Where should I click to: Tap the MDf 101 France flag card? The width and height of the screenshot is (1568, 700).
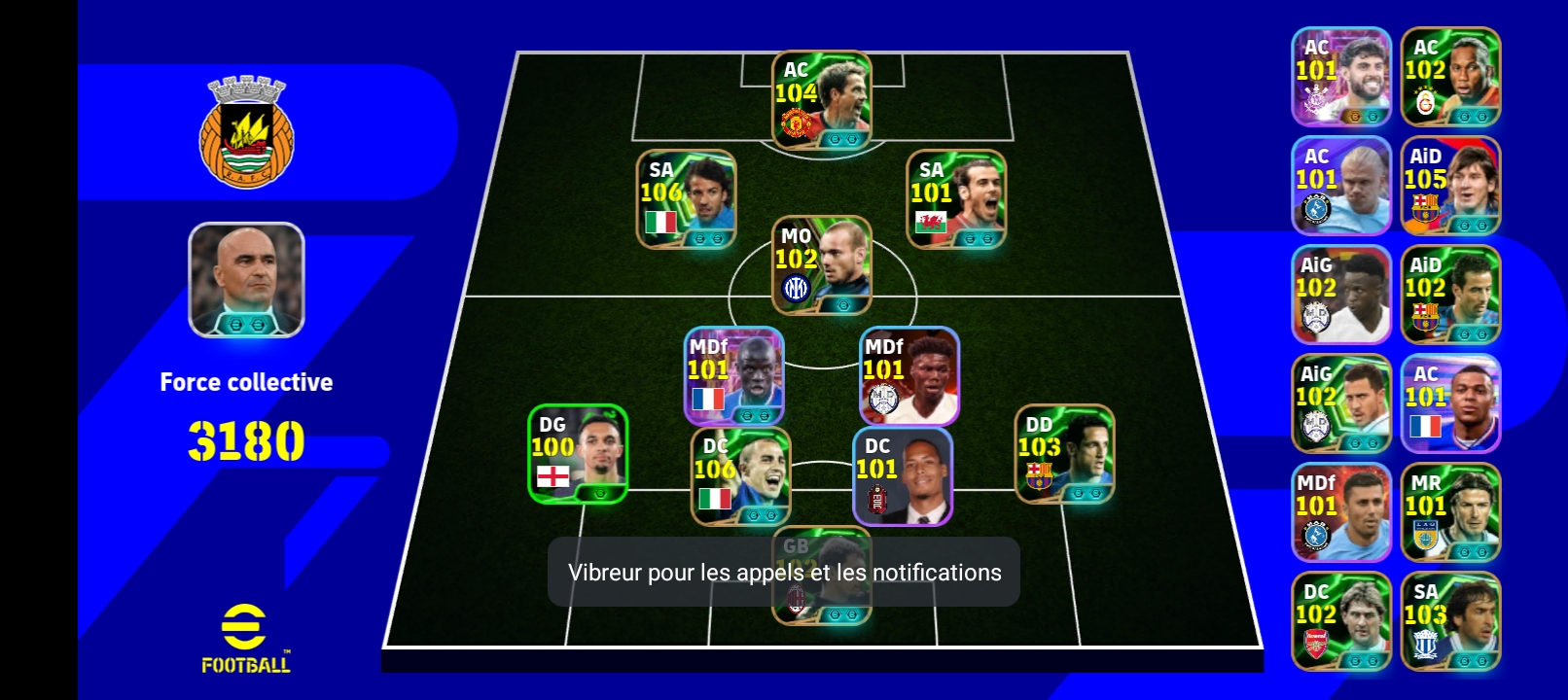734,376
